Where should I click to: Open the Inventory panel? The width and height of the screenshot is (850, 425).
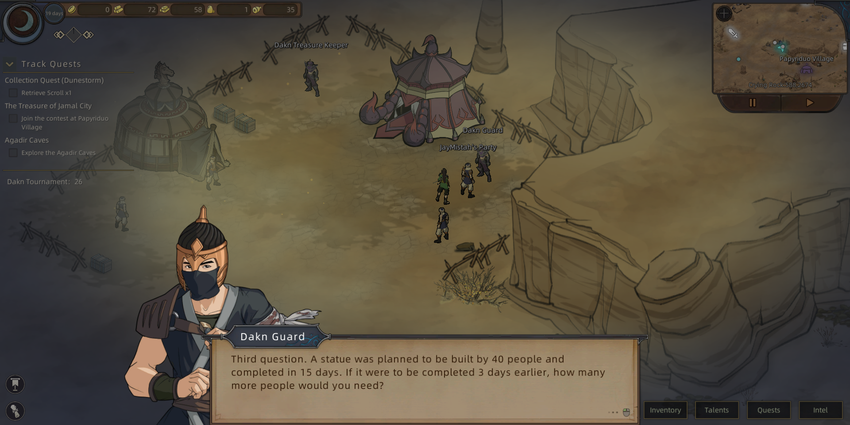[665, 410]
